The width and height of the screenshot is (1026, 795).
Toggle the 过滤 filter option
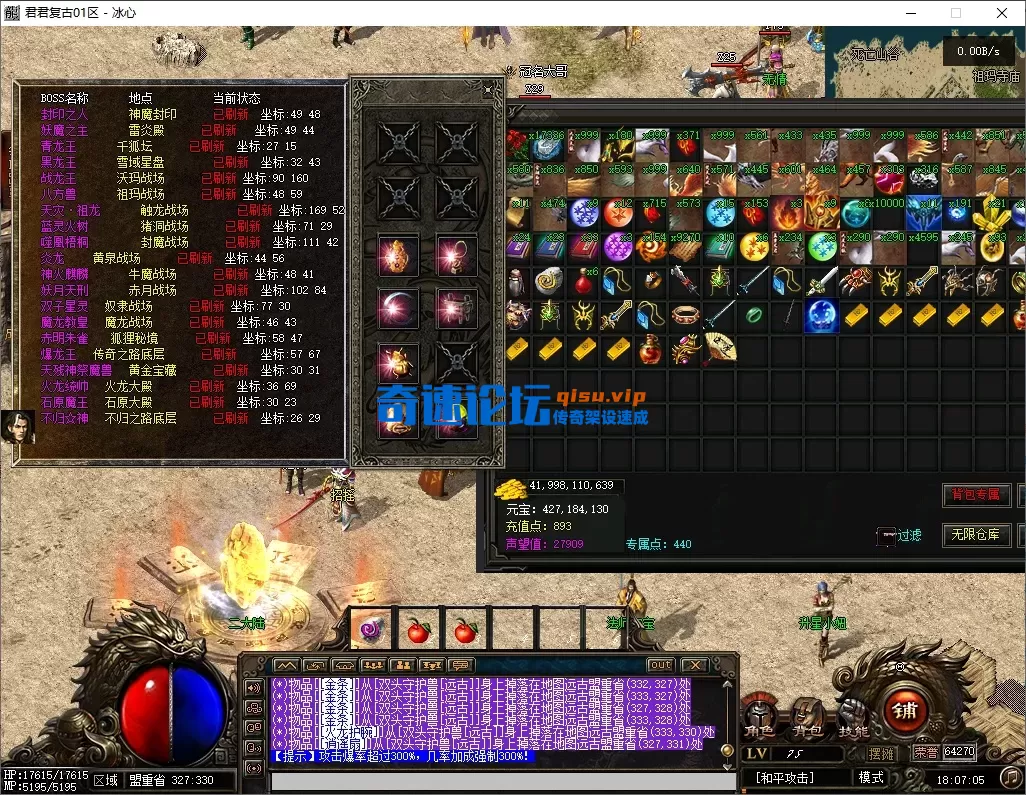[x=899, y=536]
